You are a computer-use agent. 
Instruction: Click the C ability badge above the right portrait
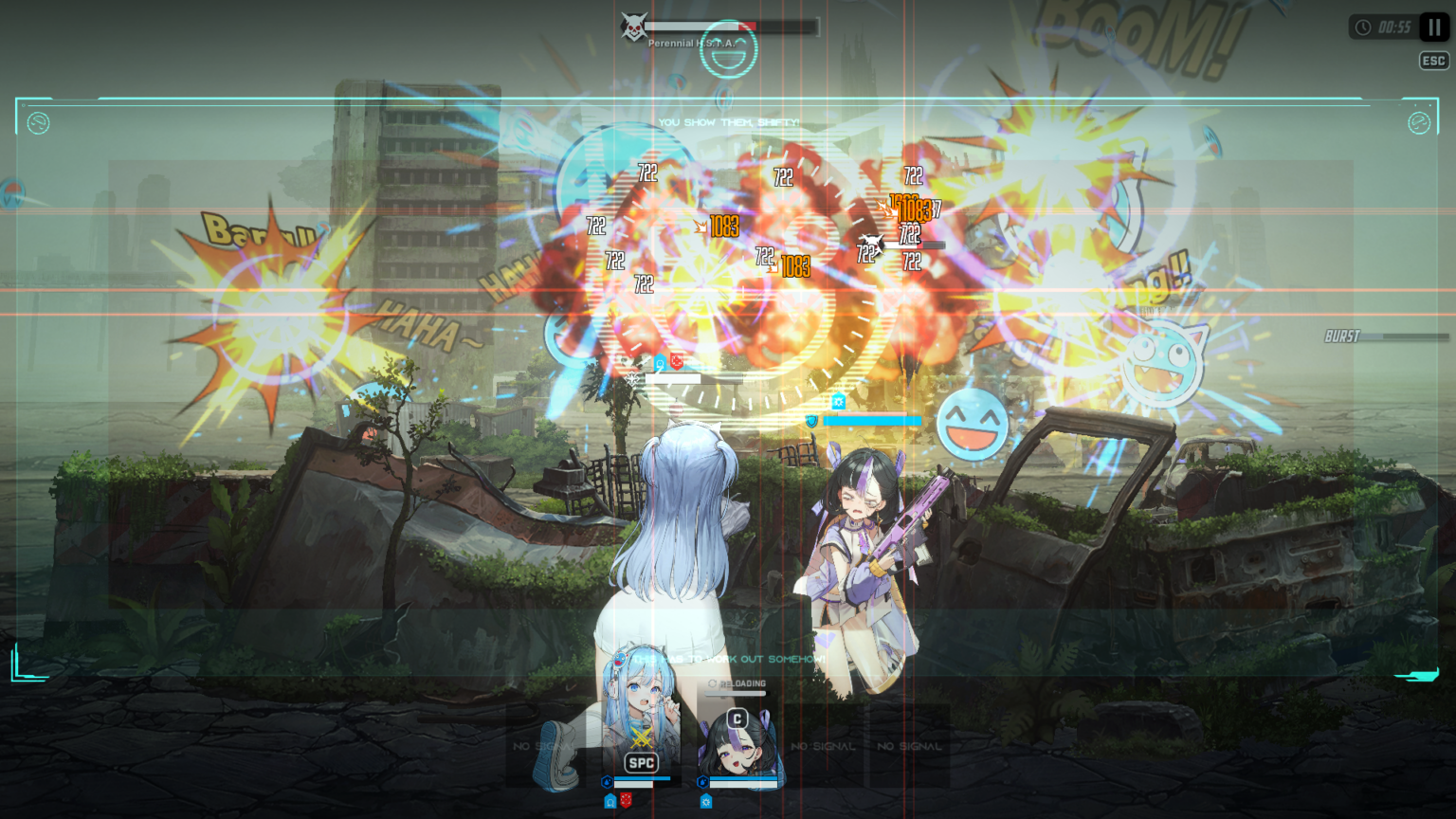tap(737, 718)
